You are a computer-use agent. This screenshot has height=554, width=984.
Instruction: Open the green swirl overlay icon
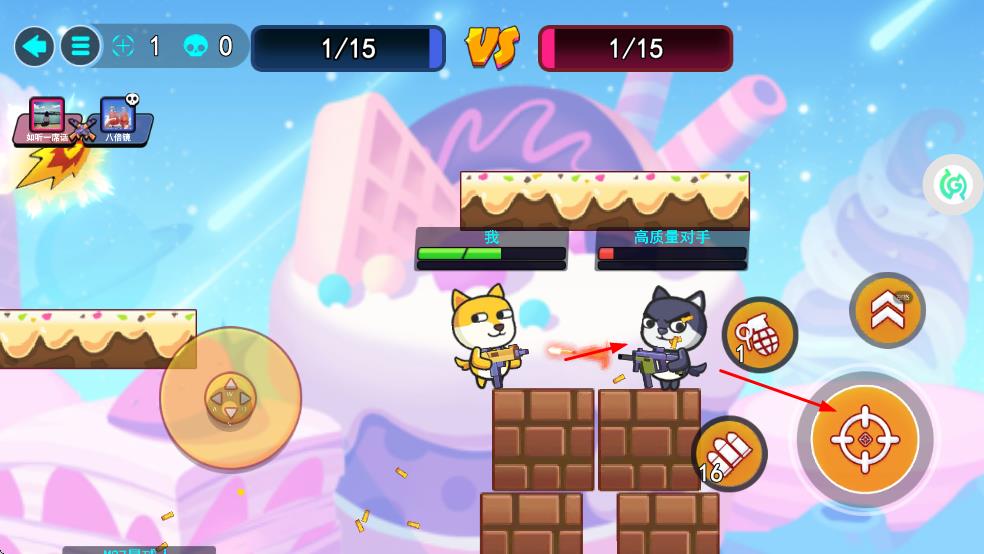click(951, 184)
